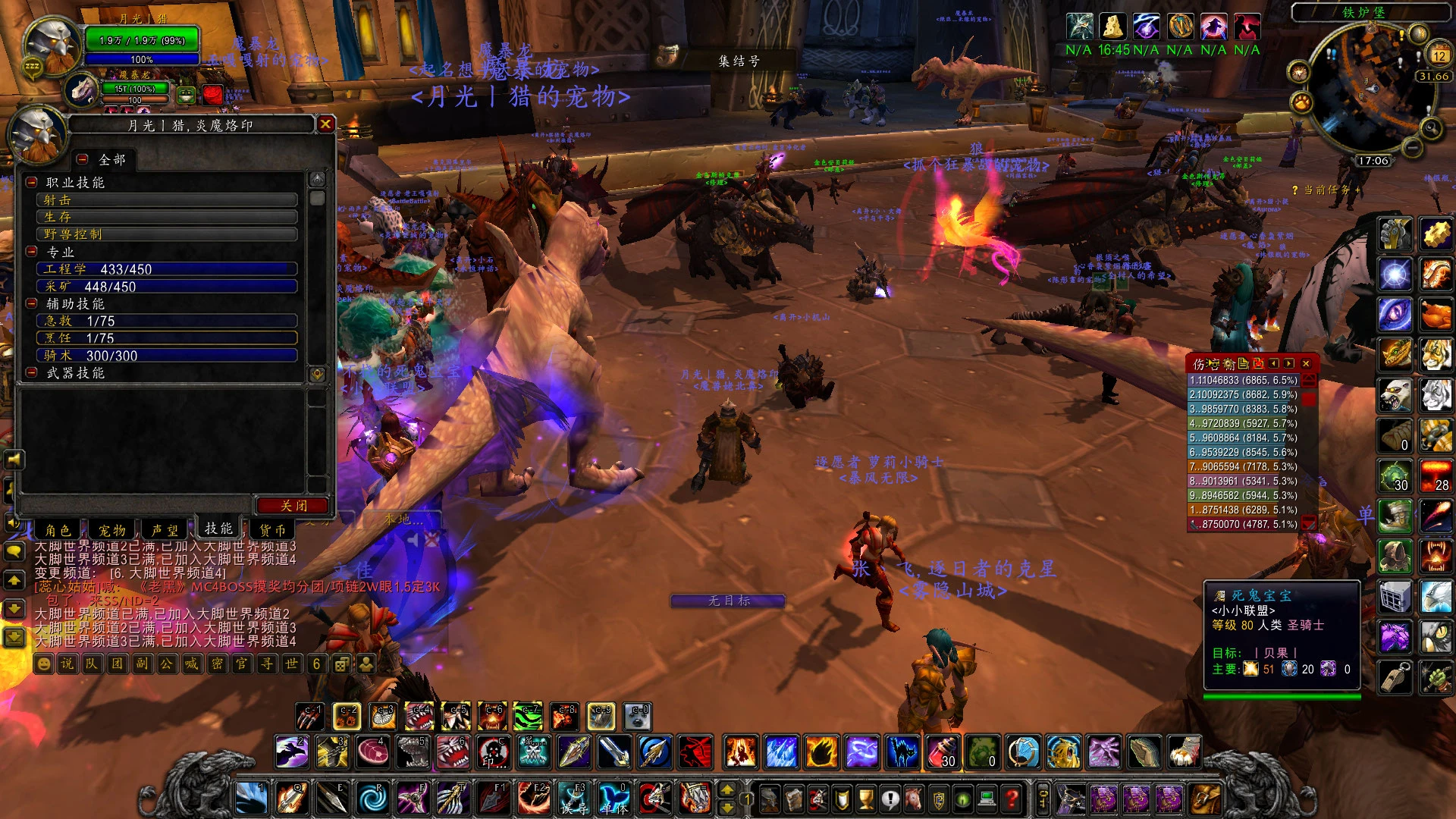The width and height of the screenshot is (1456, 819).
Task: Click the 说 say chat channel button
Action: (67, 664)
